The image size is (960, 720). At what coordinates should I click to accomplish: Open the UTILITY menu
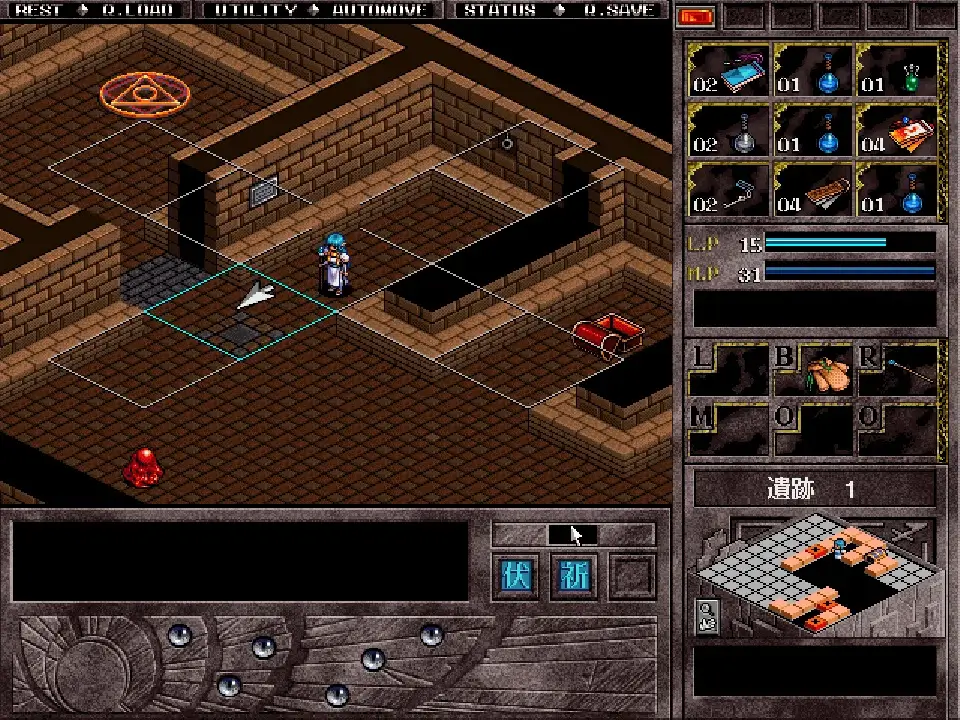pos(256,10)
